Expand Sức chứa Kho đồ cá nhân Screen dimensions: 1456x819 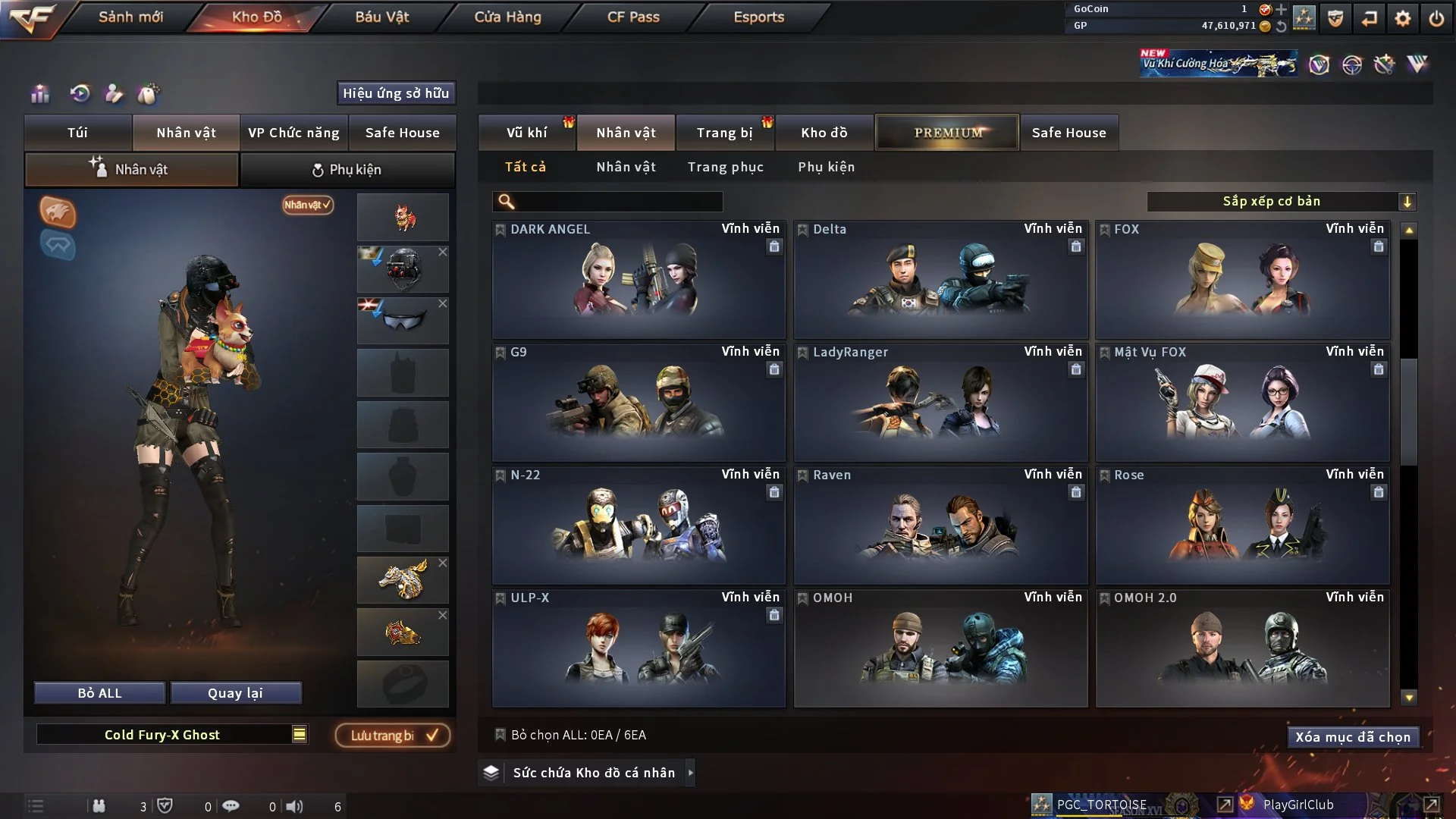(593, 773)
